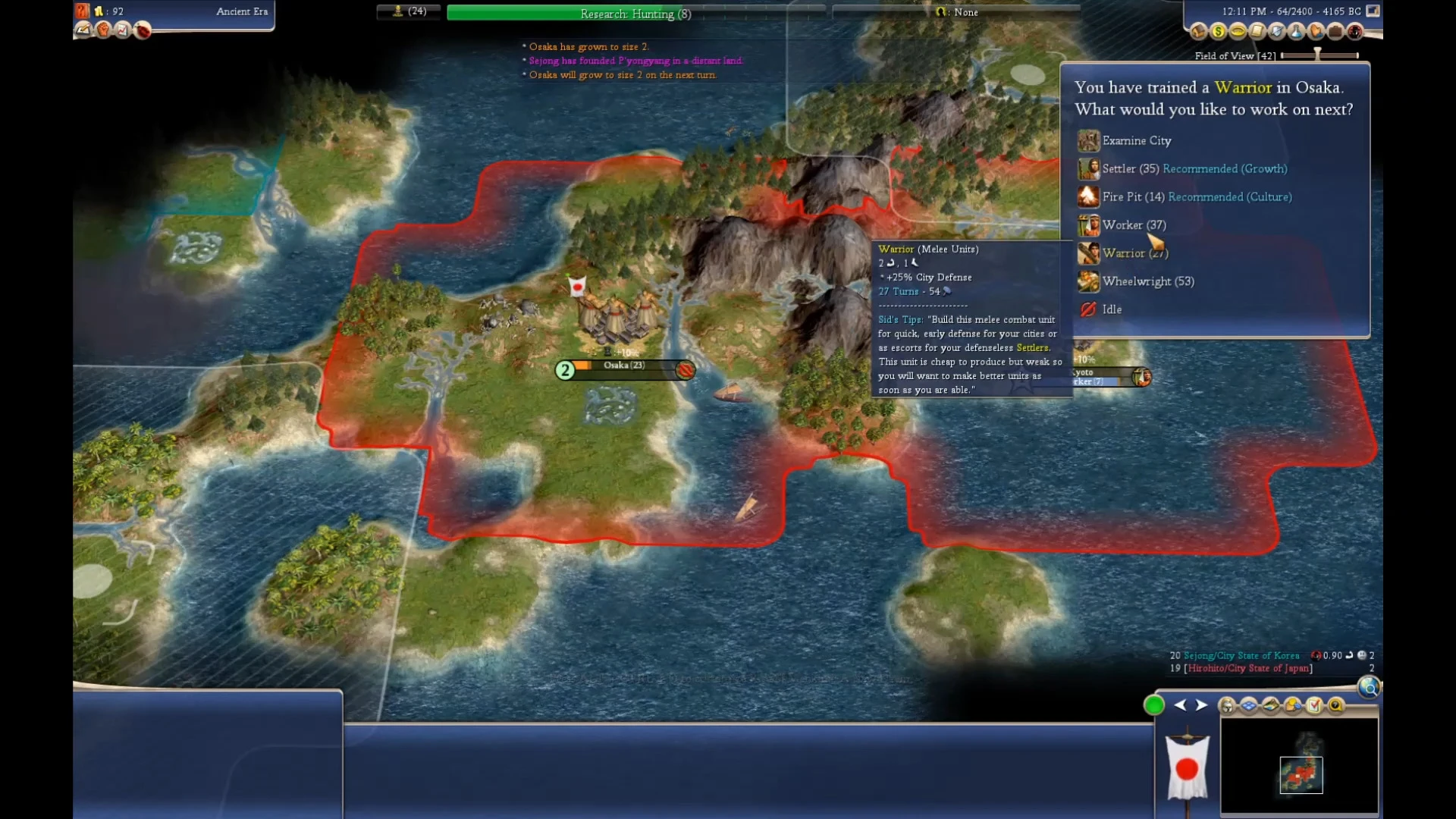Toggle the scoreboard checklist icon
Screen dimensions: 1456x819
click(x=1313, y=705)
